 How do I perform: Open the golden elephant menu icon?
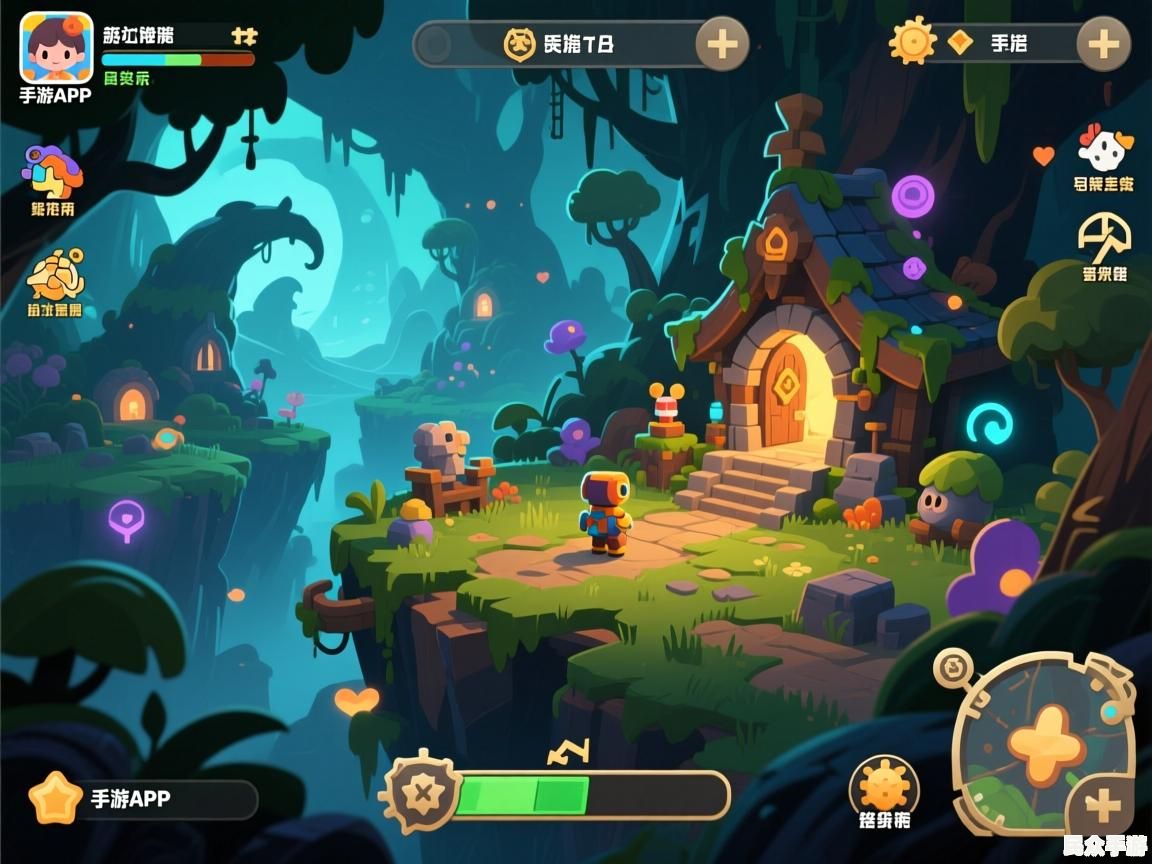coord(55,275)
